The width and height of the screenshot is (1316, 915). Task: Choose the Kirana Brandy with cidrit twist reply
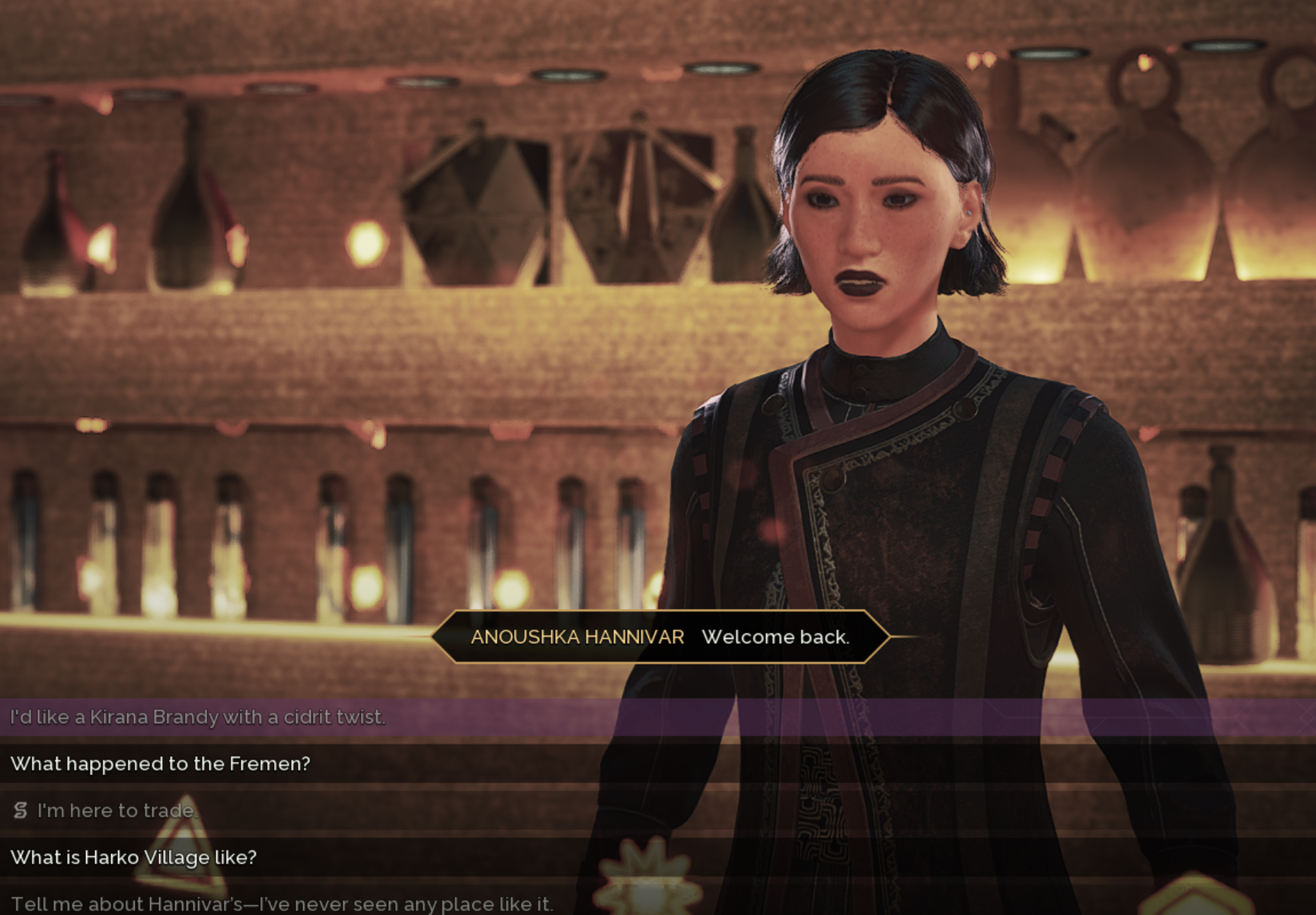pyautogui.click(x=198, y=717)
